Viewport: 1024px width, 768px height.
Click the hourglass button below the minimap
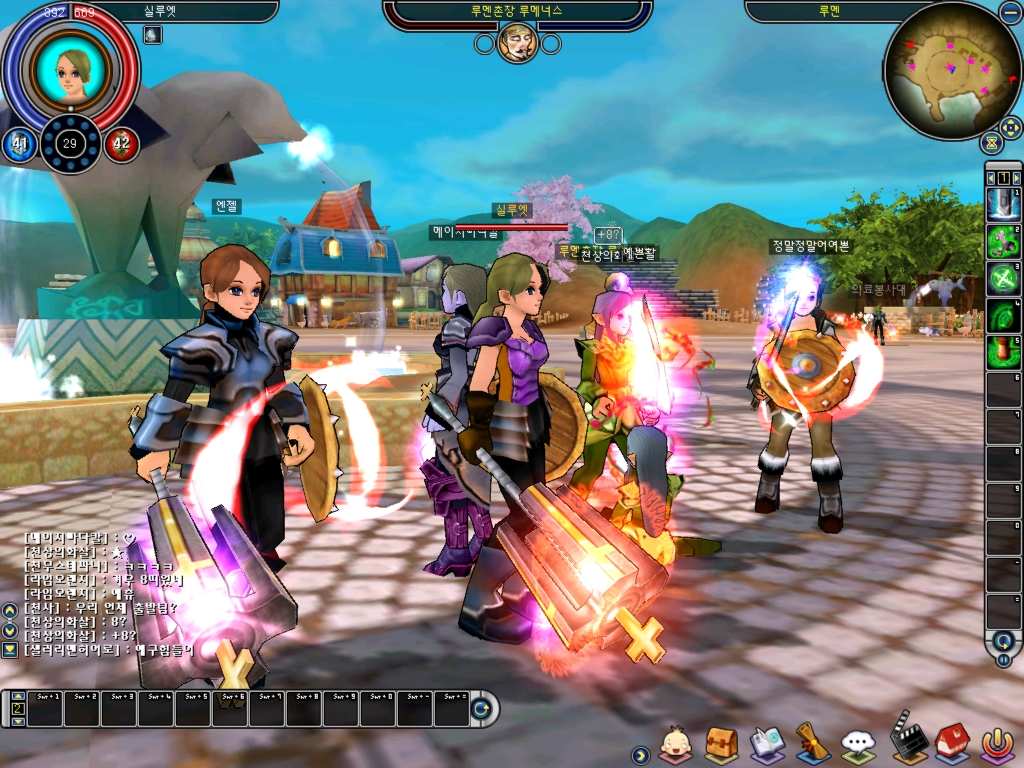[992, 142]
